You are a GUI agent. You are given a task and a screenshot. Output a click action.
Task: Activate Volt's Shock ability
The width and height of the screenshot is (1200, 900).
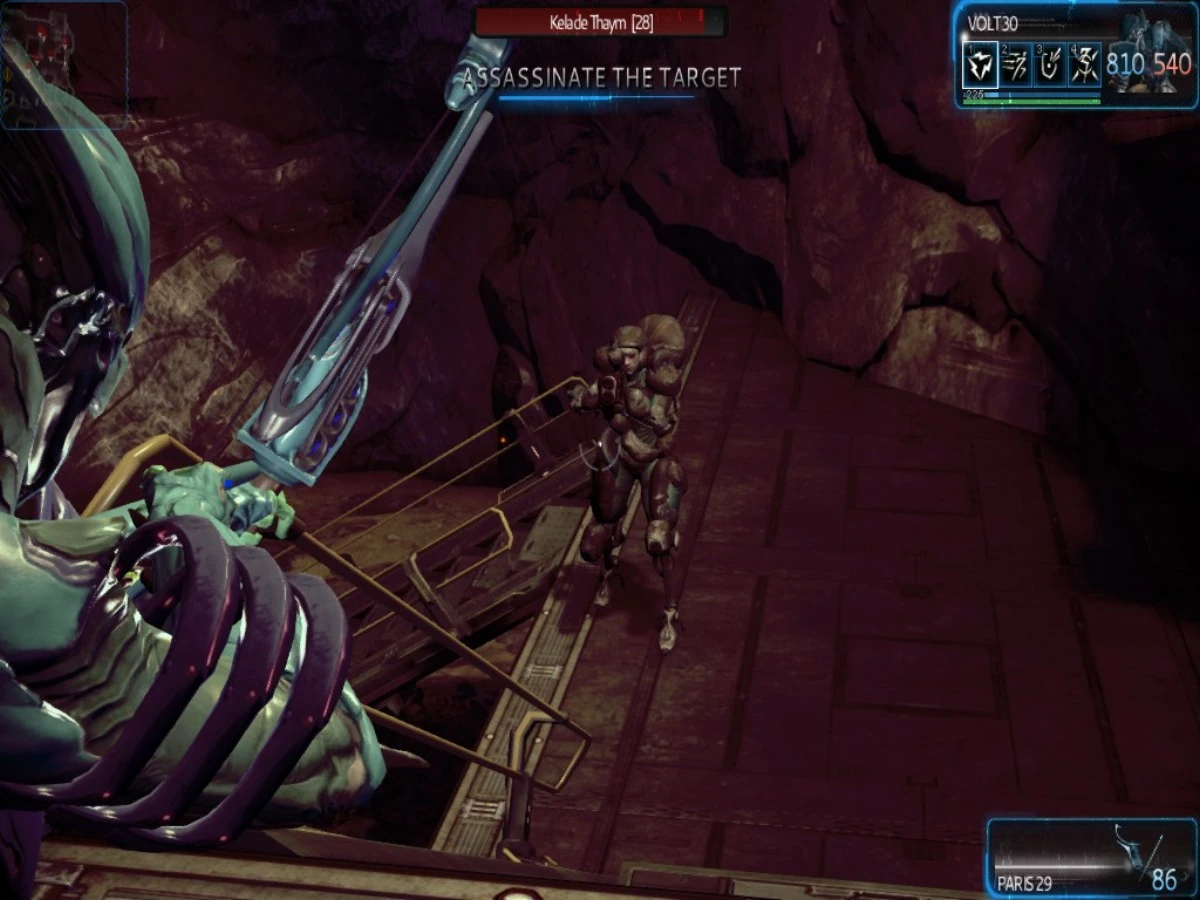979,67
